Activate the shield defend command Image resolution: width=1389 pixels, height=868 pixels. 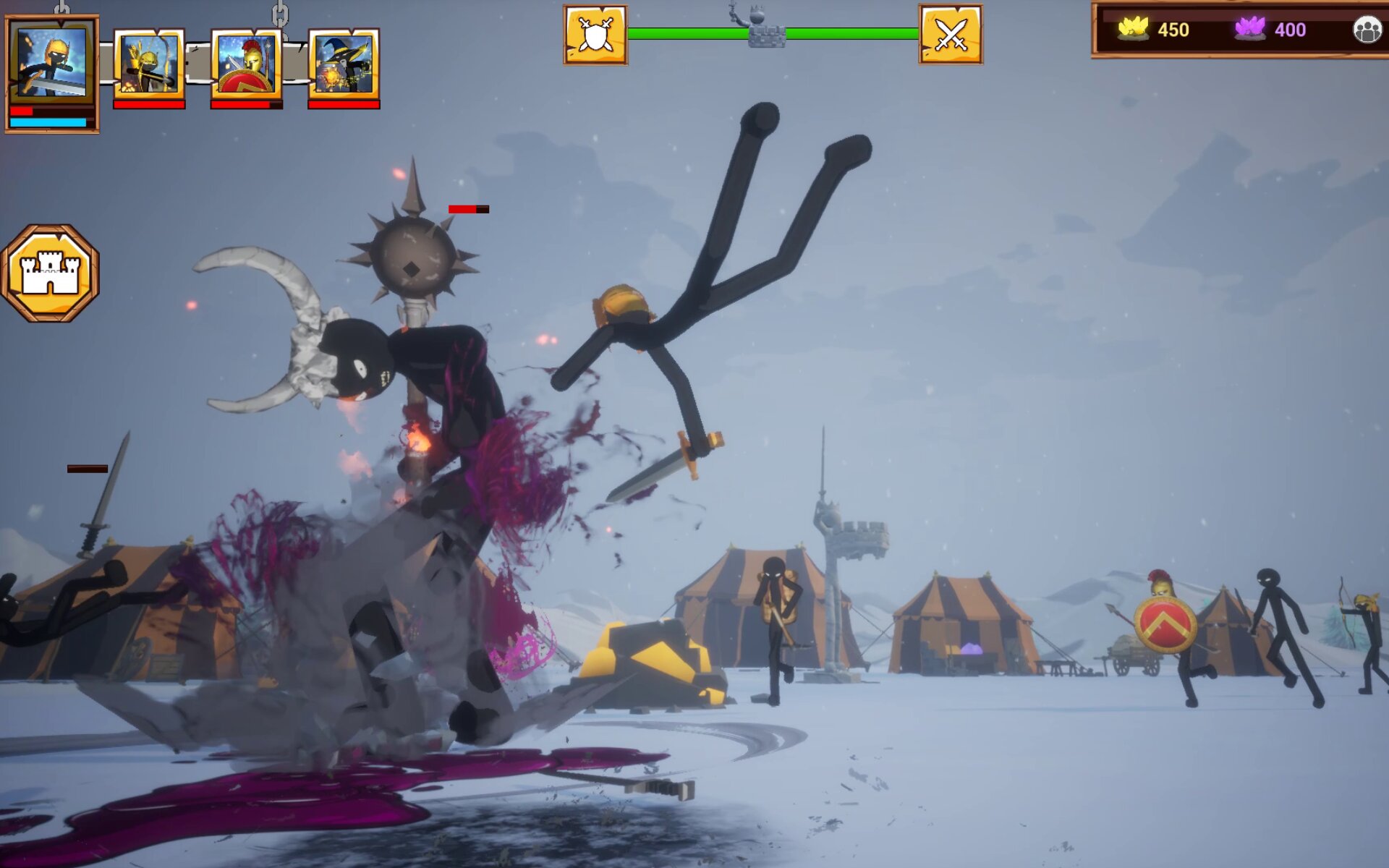(595, 35)
